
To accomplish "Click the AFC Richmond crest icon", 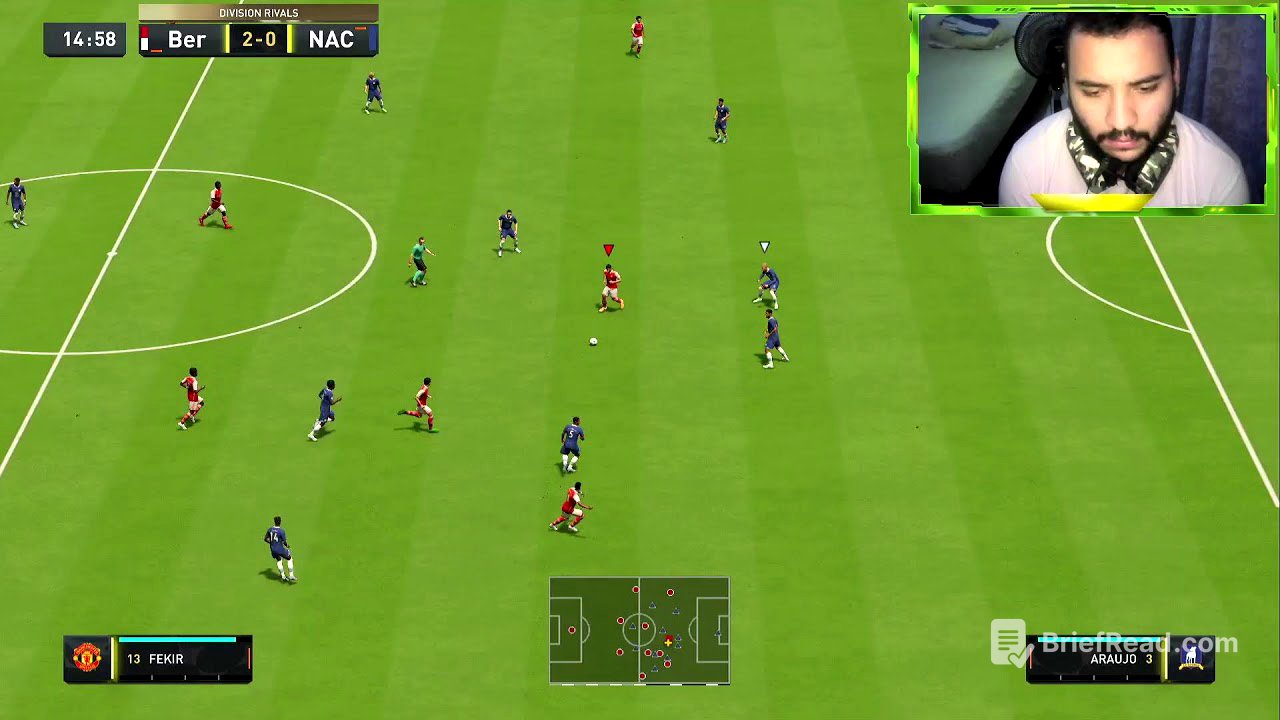I will point(1192,658).
